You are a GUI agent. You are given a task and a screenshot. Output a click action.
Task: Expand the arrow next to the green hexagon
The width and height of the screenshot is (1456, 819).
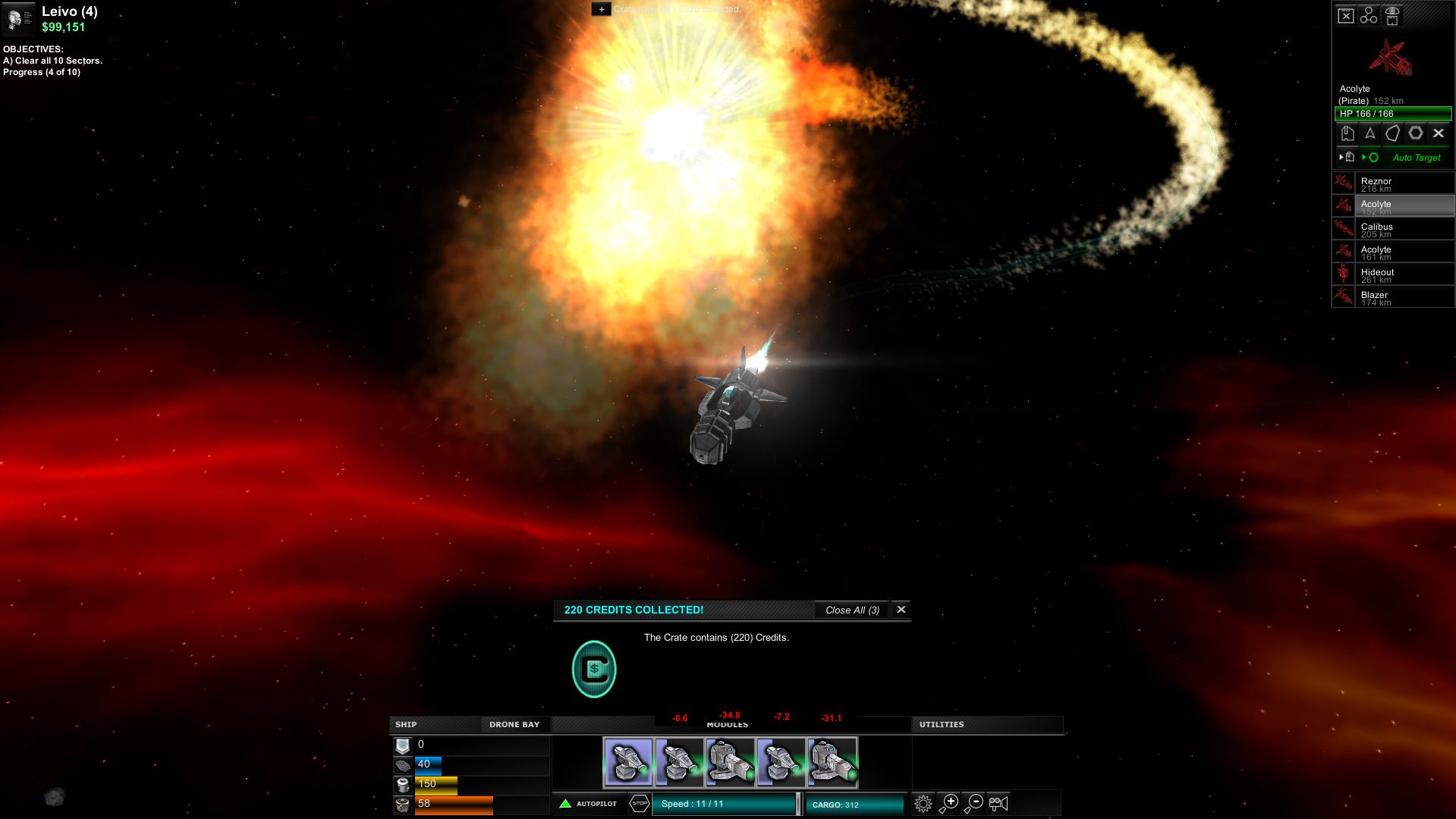pyautogui.click(x=1364, y=157)
